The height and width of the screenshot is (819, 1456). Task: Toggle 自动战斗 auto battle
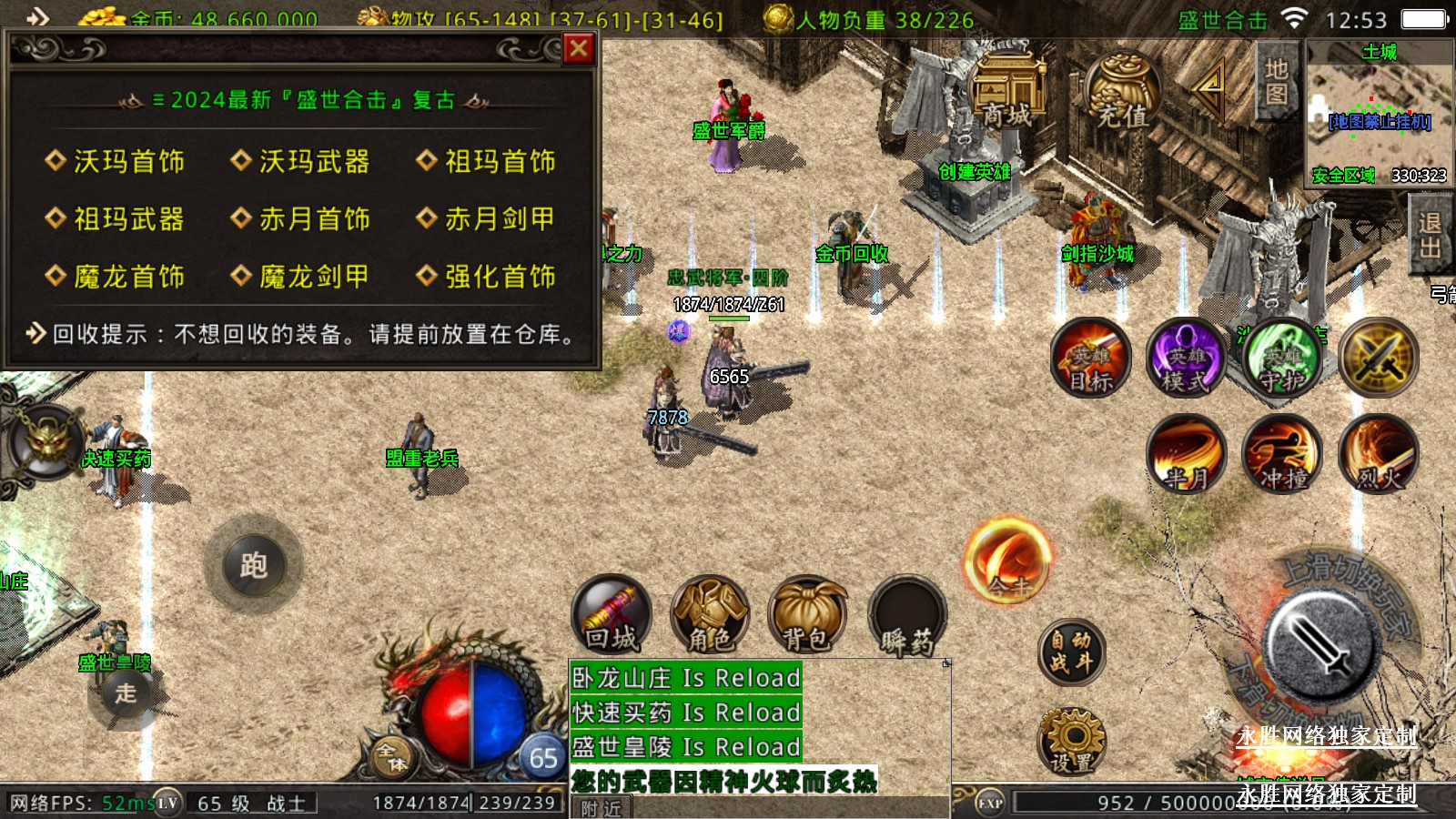[1071, 652]
